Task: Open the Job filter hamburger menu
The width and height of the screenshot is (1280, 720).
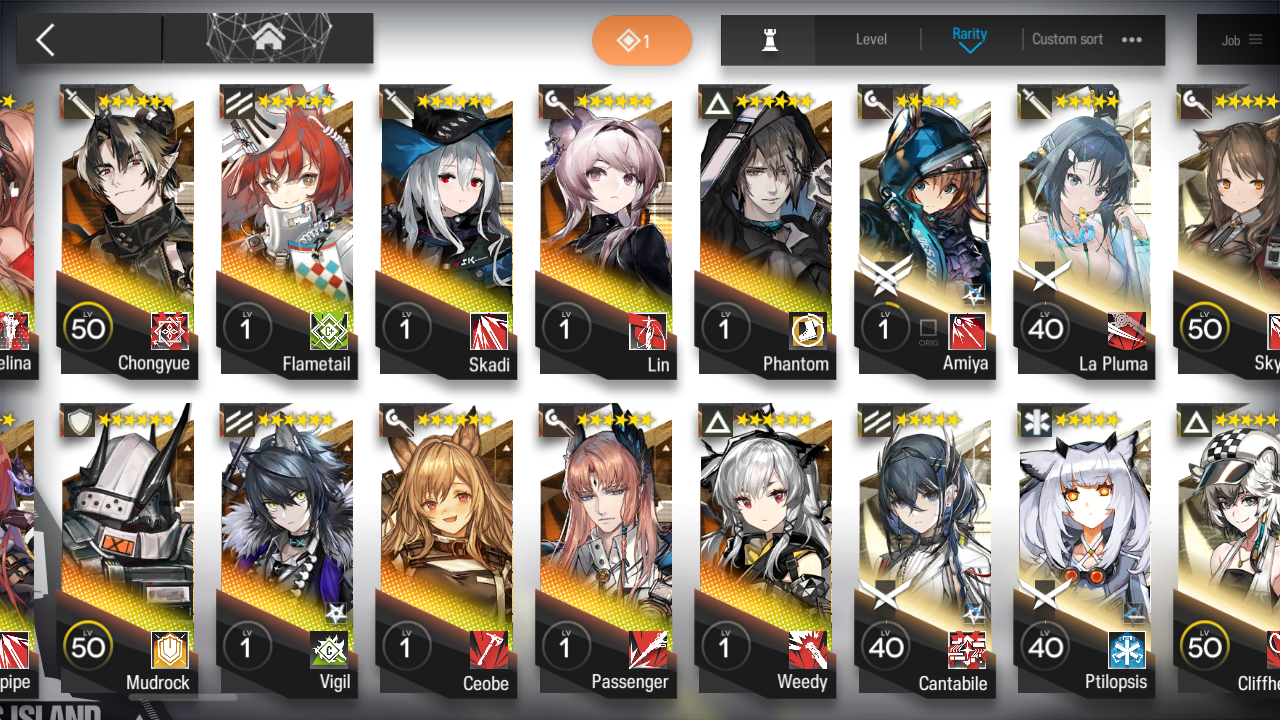Action: [1257, 40]
